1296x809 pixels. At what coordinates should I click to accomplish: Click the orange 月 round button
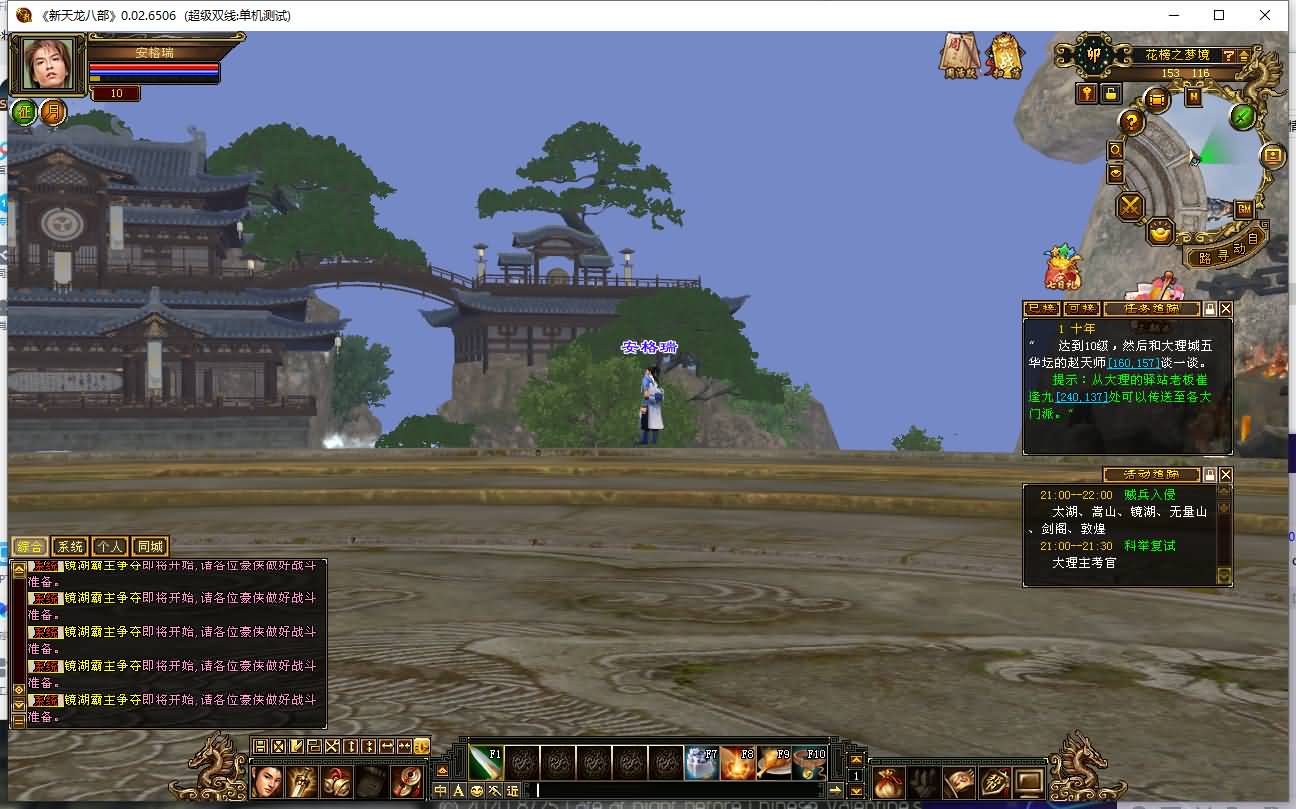pos(53,112)
